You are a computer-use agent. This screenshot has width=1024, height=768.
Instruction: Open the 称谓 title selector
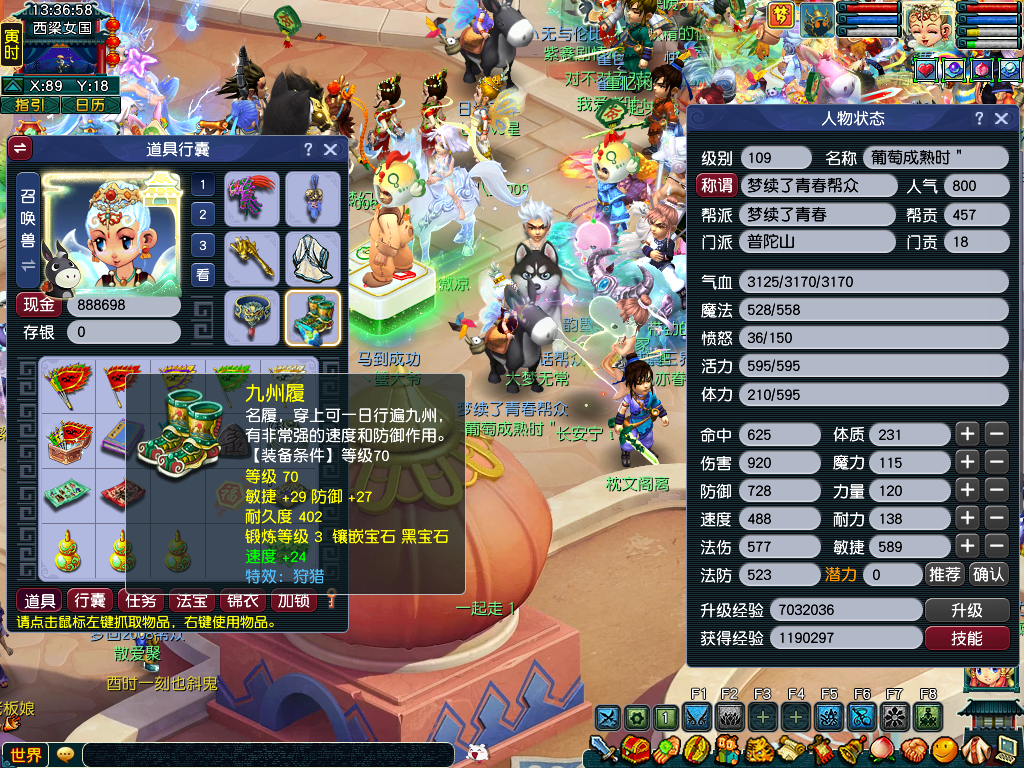coord(717,186)
